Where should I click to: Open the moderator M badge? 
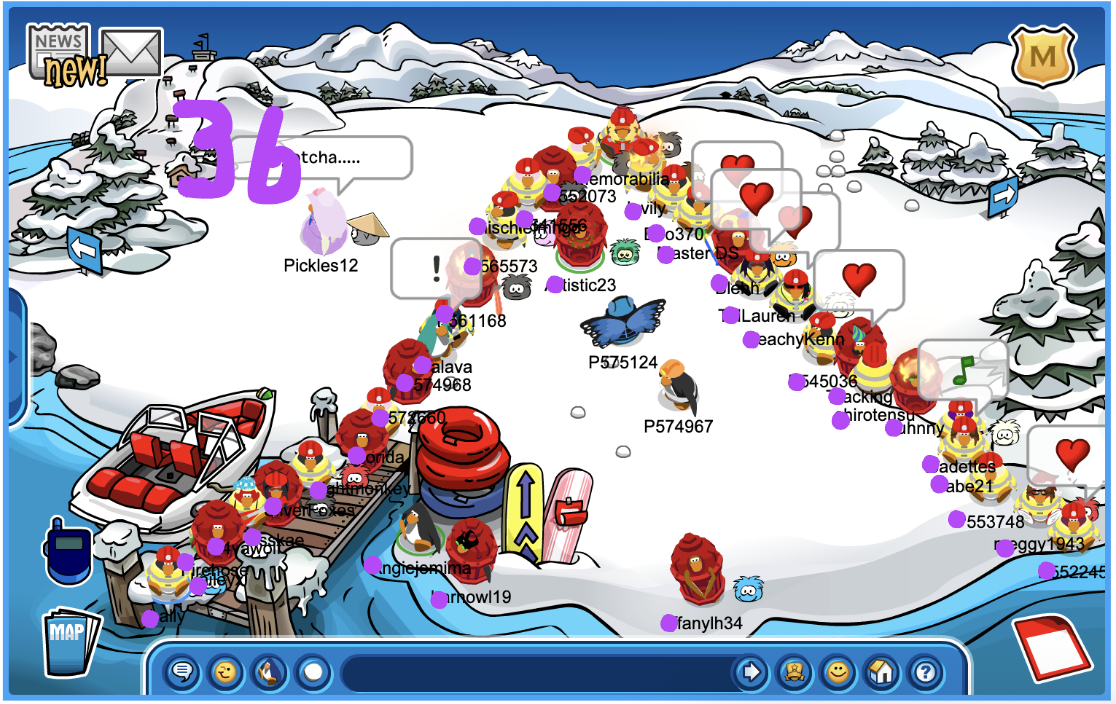(x=1042, y=56)
